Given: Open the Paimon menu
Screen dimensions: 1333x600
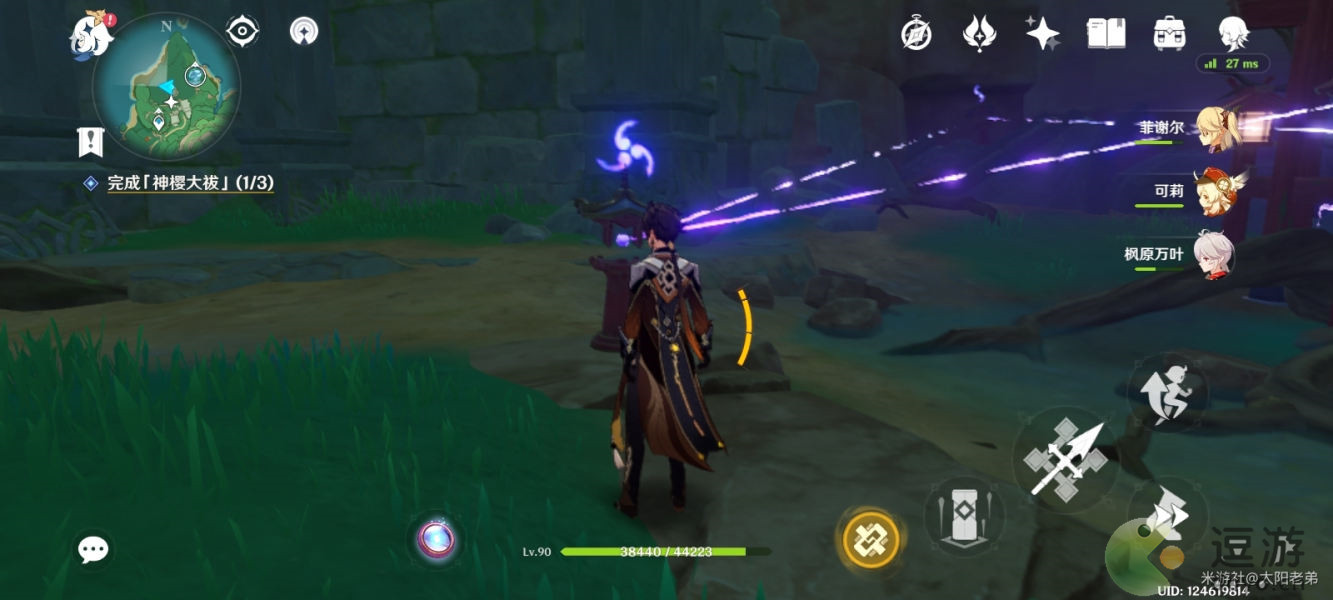Looking at the screenshot, I should 90,37.
